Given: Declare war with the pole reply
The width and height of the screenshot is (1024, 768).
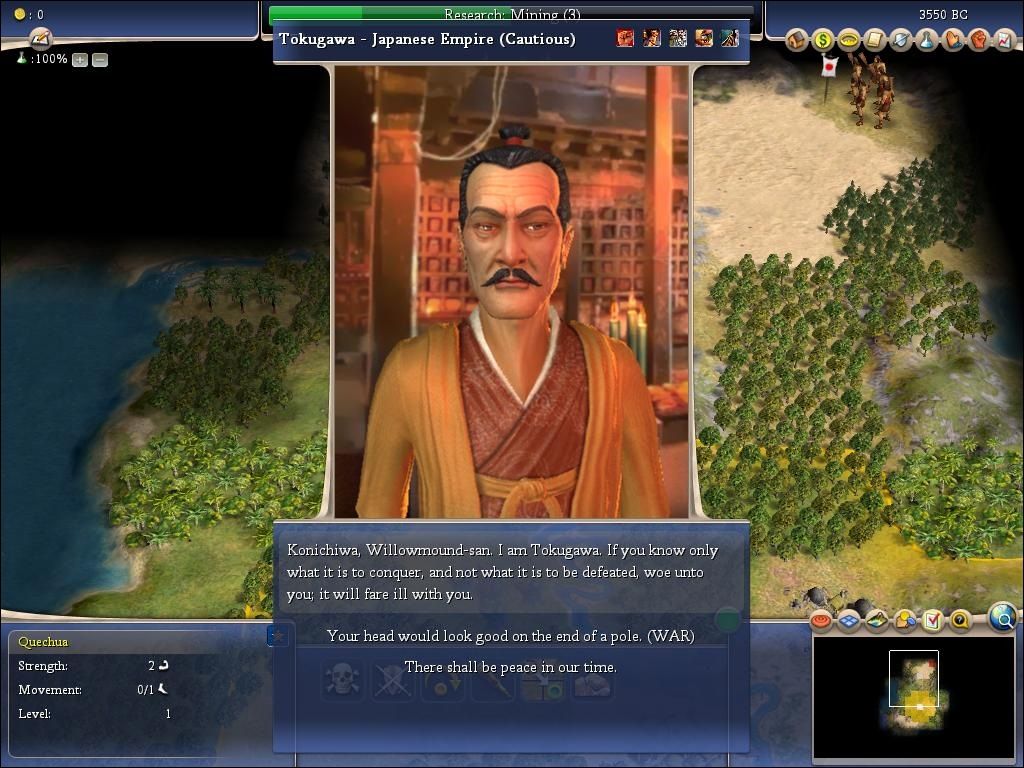Looking at the screenshot, I should [x=510, y=636].
